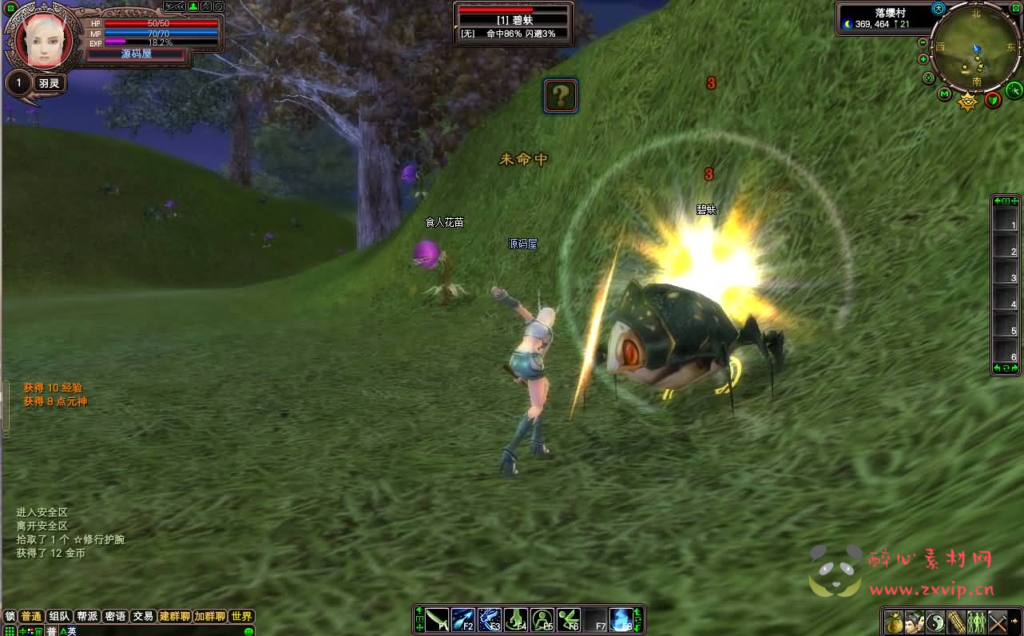This screenshot has height=636, width=1024.
Task: Choose the 密语 whisper chat tab
Action: click(x=115, y=617)
